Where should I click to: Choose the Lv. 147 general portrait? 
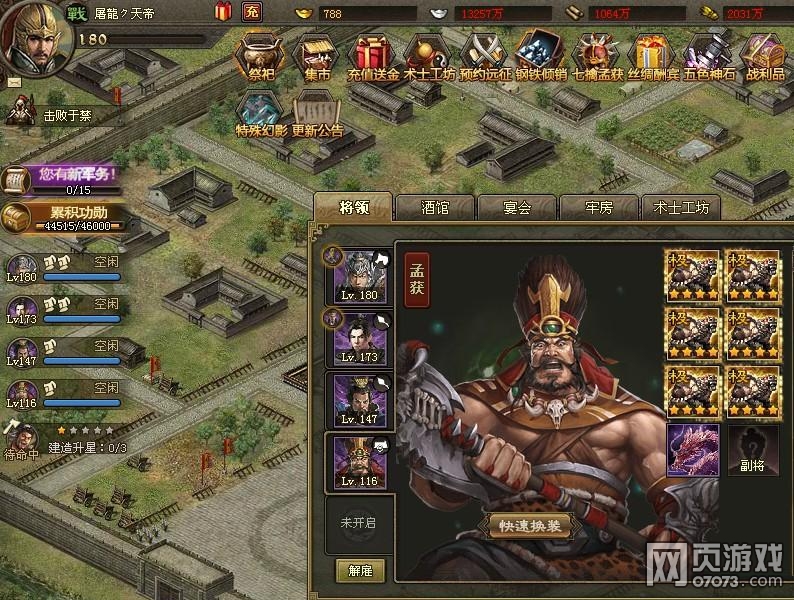(x=360, y=400)
